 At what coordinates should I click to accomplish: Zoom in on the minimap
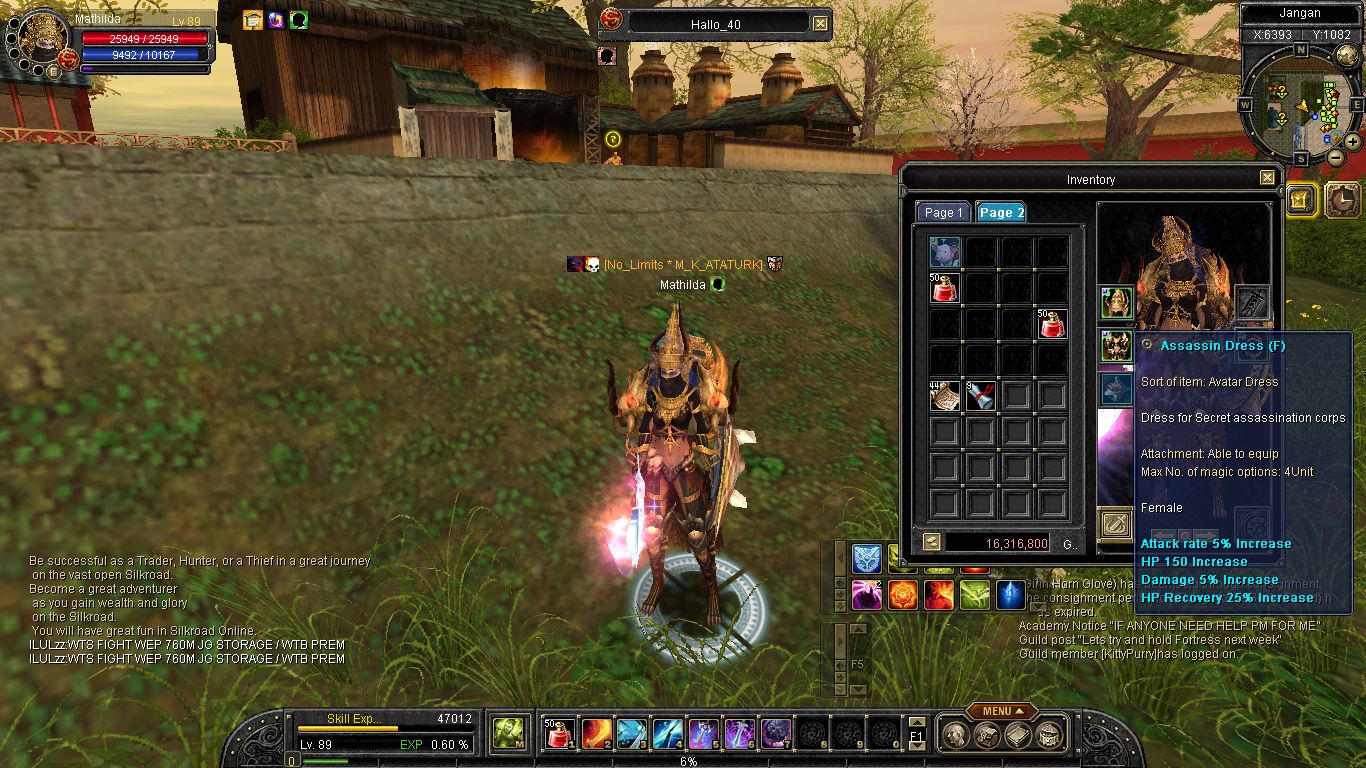pos(1353,141)
